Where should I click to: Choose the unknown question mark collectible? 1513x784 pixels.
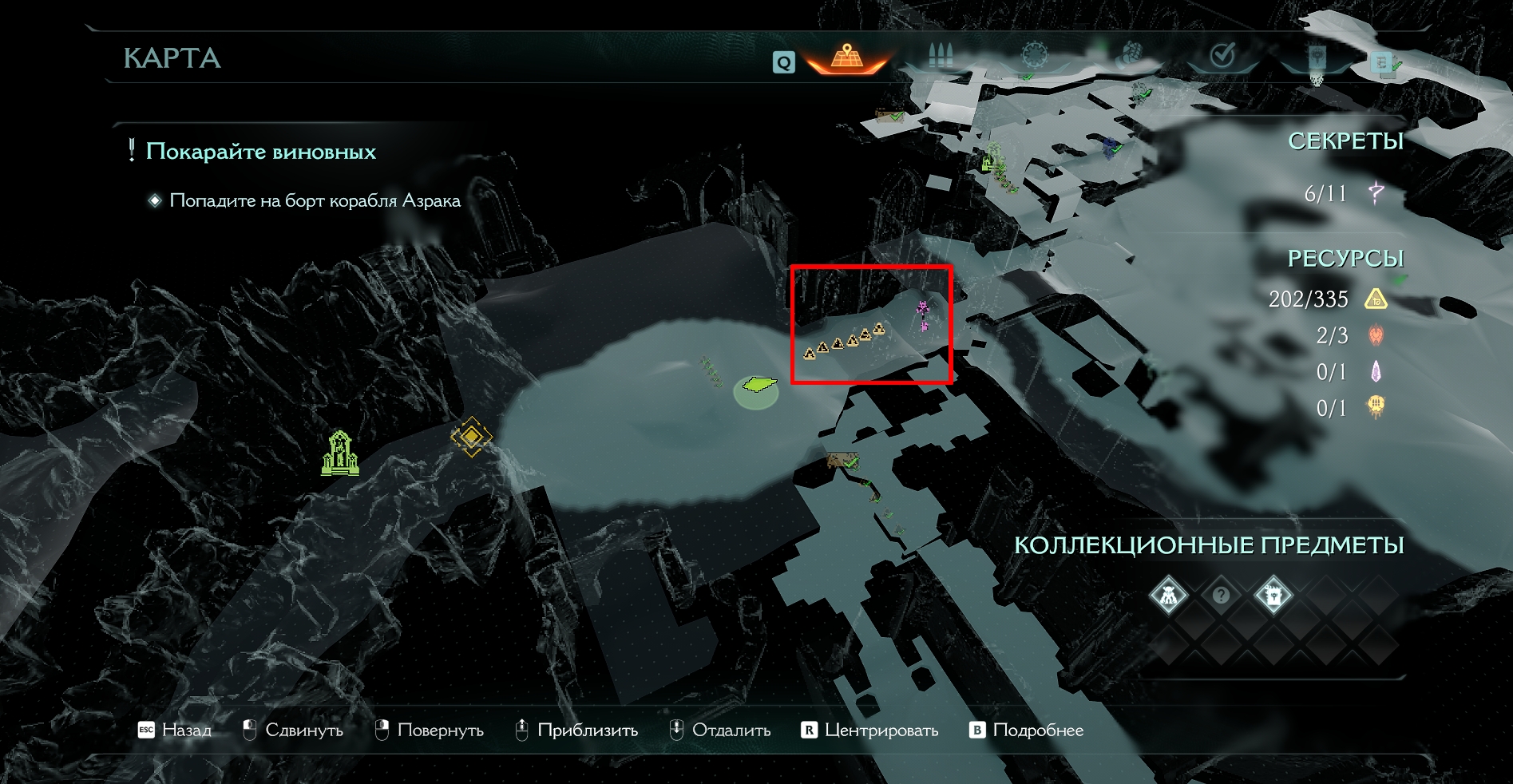(1221, 596)
